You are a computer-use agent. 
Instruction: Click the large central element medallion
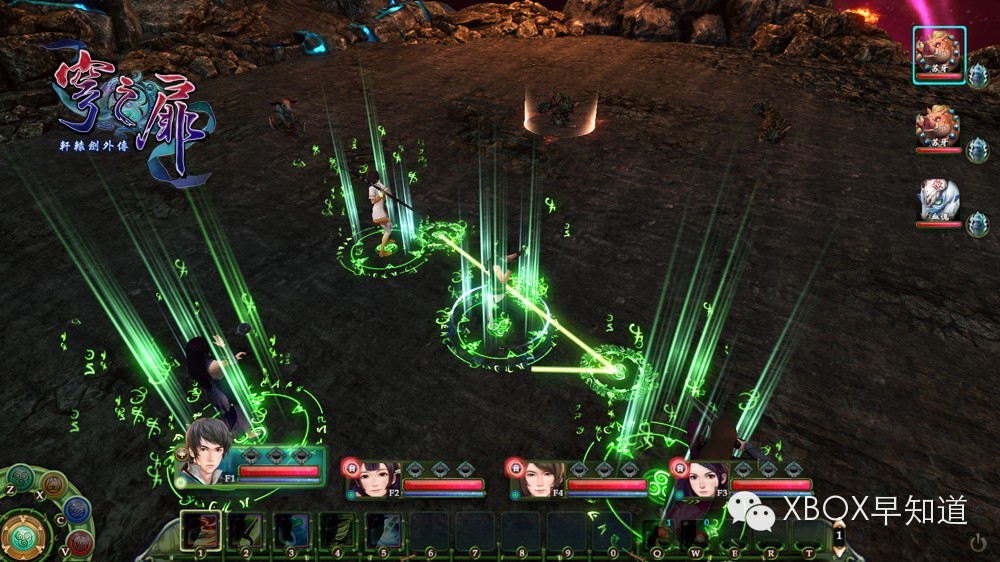tap(23, 535)
